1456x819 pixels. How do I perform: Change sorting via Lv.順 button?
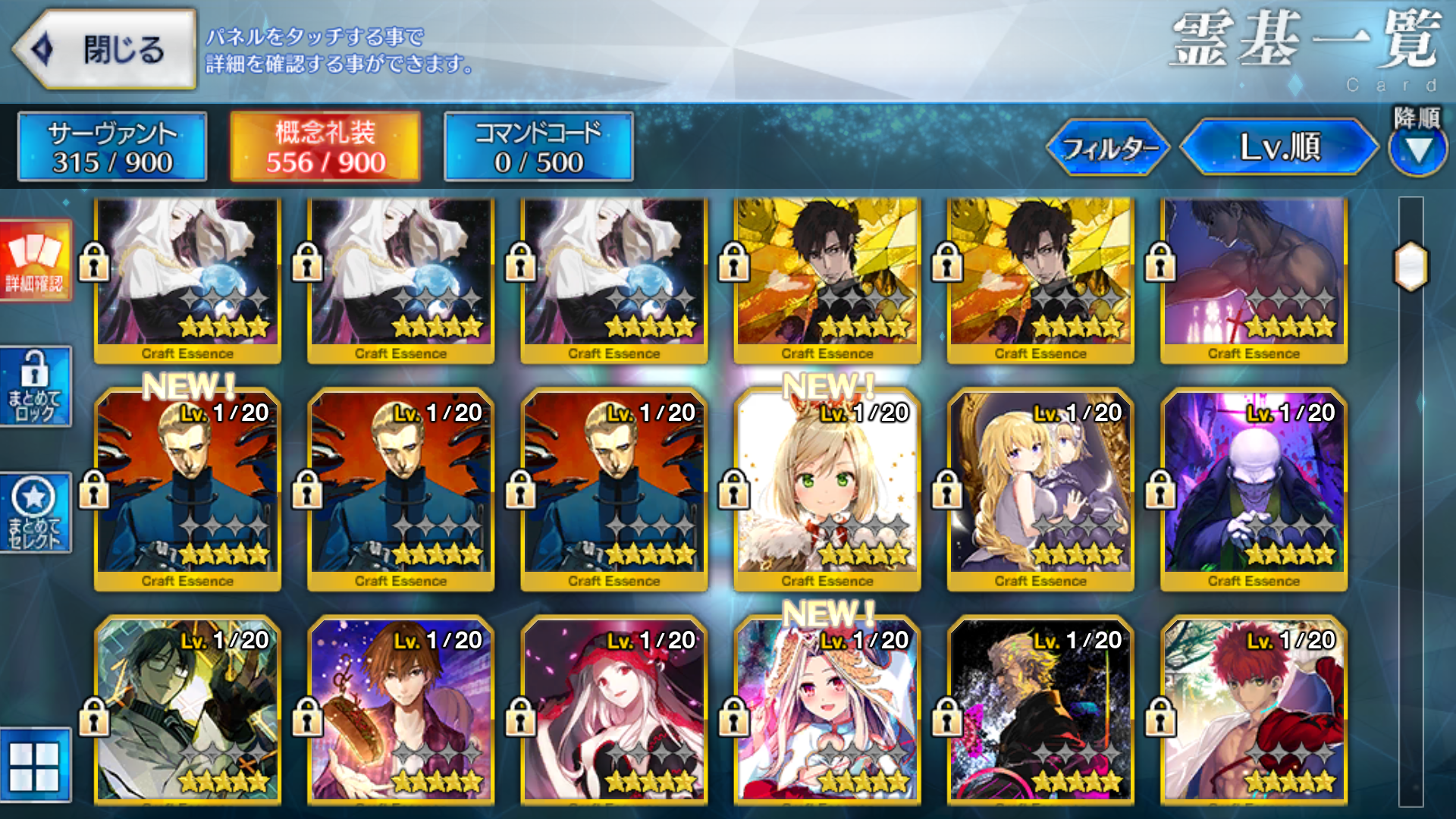coord(1279,147)
